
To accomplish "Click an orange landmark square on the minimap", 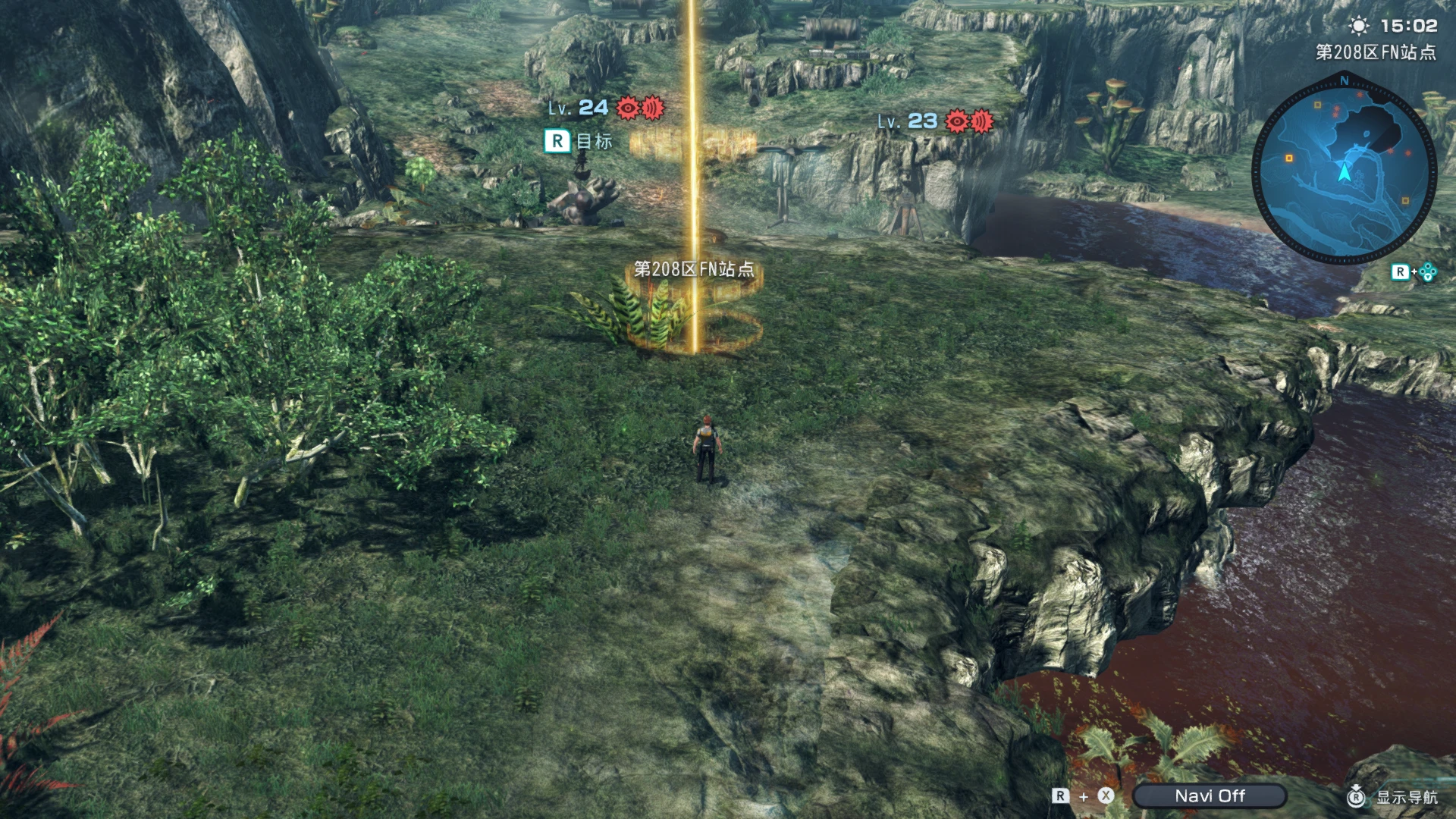I will (1288, 157).
